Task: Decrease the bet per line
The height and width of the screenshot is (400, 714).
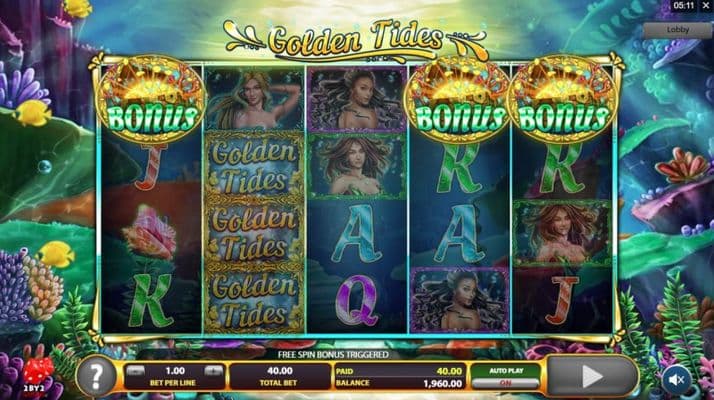Action: [137, 370]
